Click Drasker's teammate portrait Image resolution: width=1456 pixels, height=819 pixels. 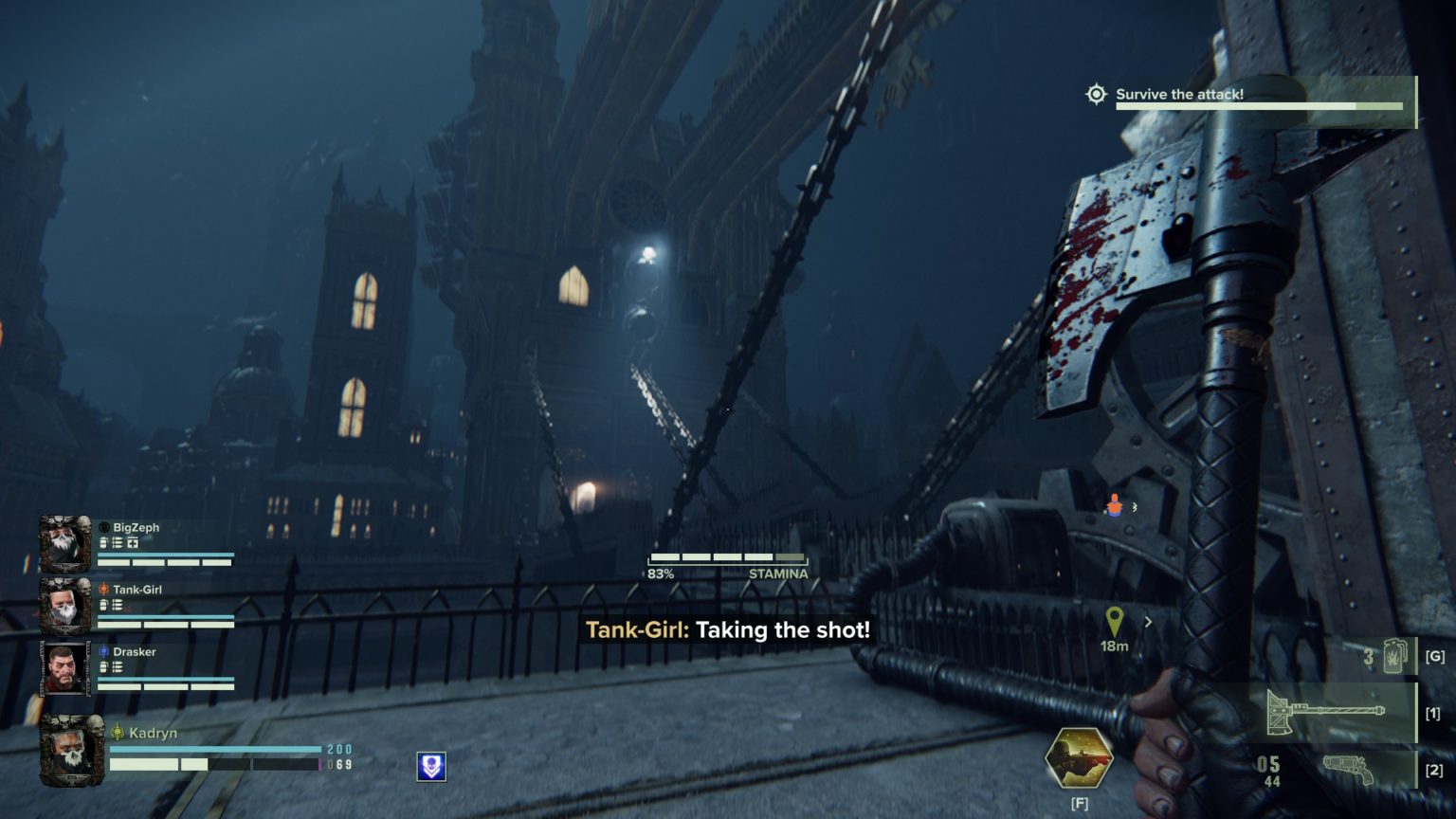[64, 667]
